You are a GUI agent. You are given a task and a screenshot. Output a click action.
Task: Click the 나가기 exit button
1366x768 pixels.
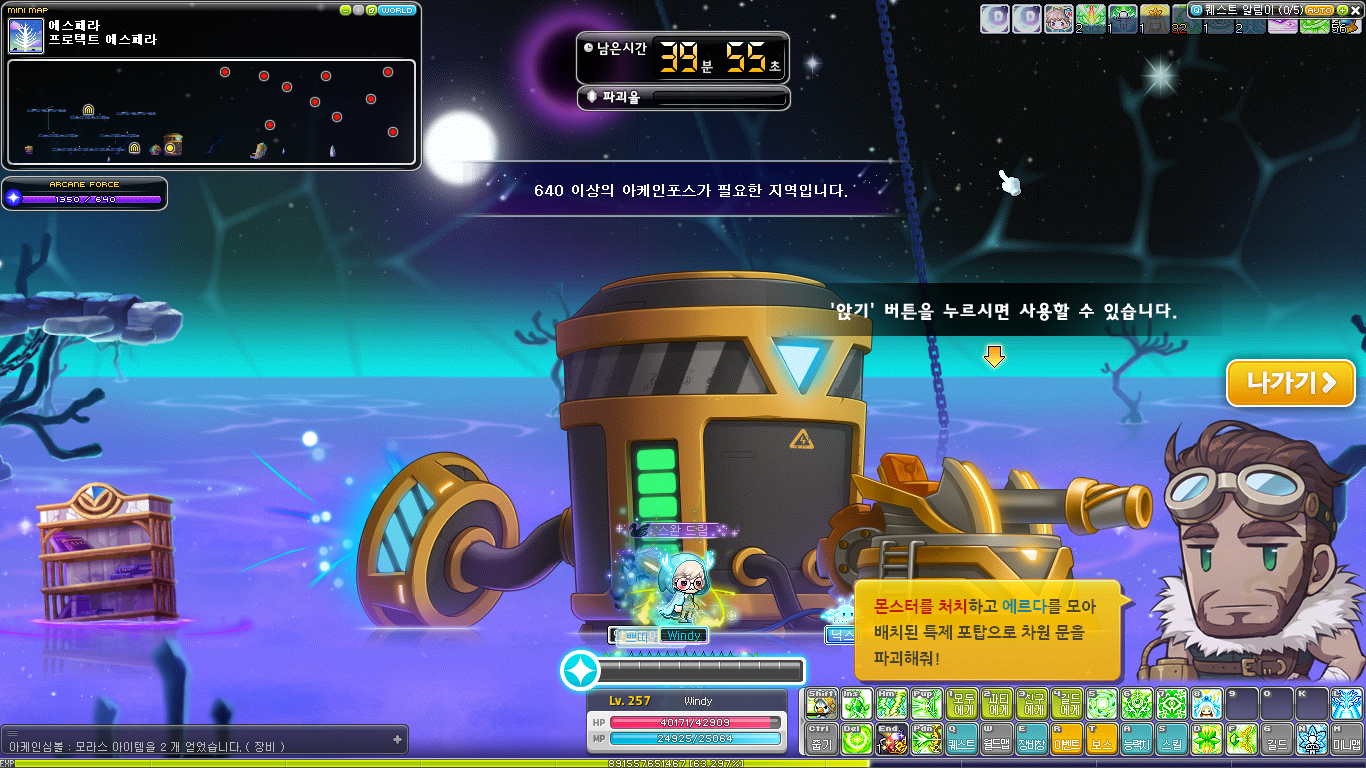(x=1290, y=383)
